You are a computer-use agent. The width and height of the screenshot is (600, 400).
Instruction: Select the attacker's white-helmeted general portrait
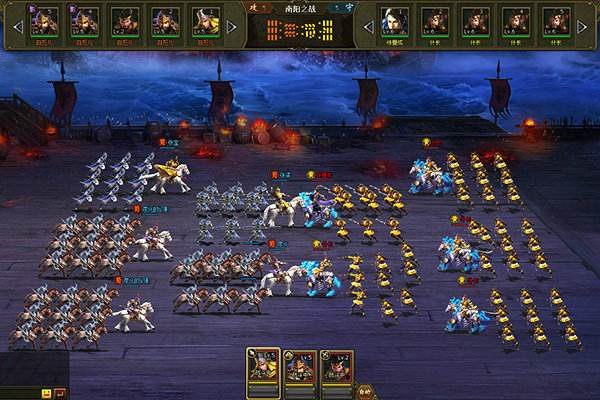[206, 22]
